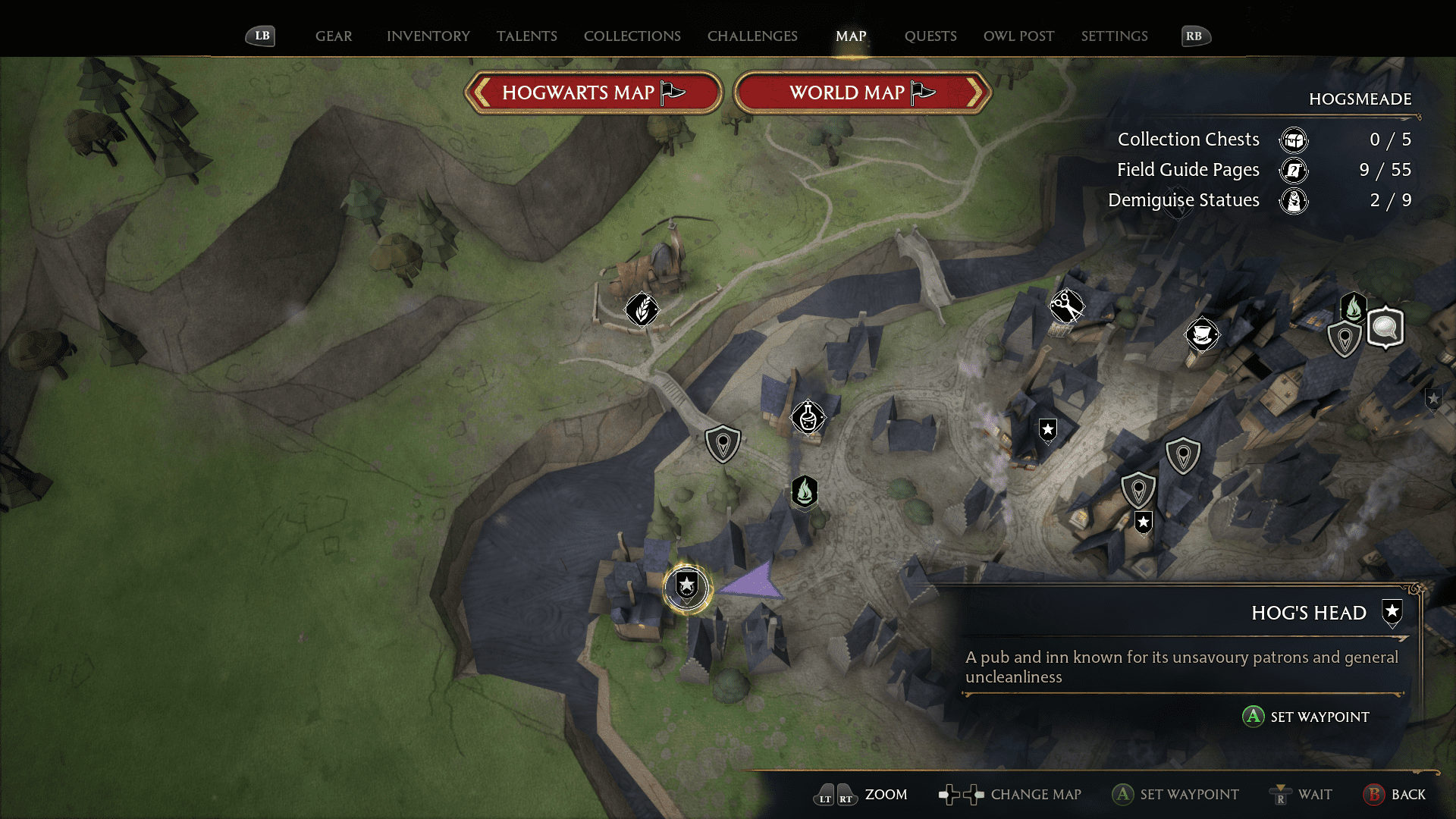Open the speech bubble side quest icon

(1385, 328)
